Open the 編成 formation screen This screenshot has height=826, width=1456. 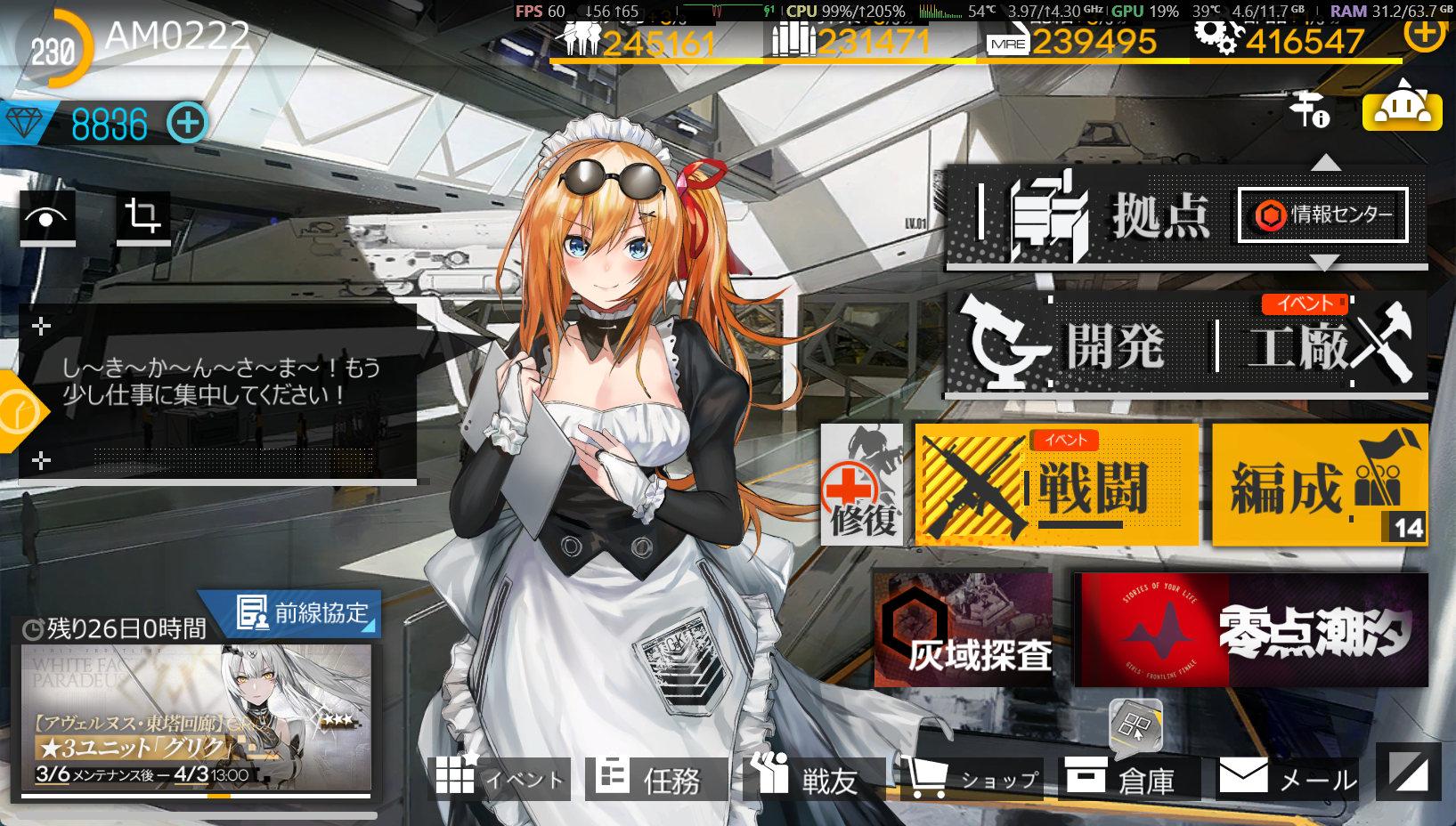click(x=1319, y=485)
